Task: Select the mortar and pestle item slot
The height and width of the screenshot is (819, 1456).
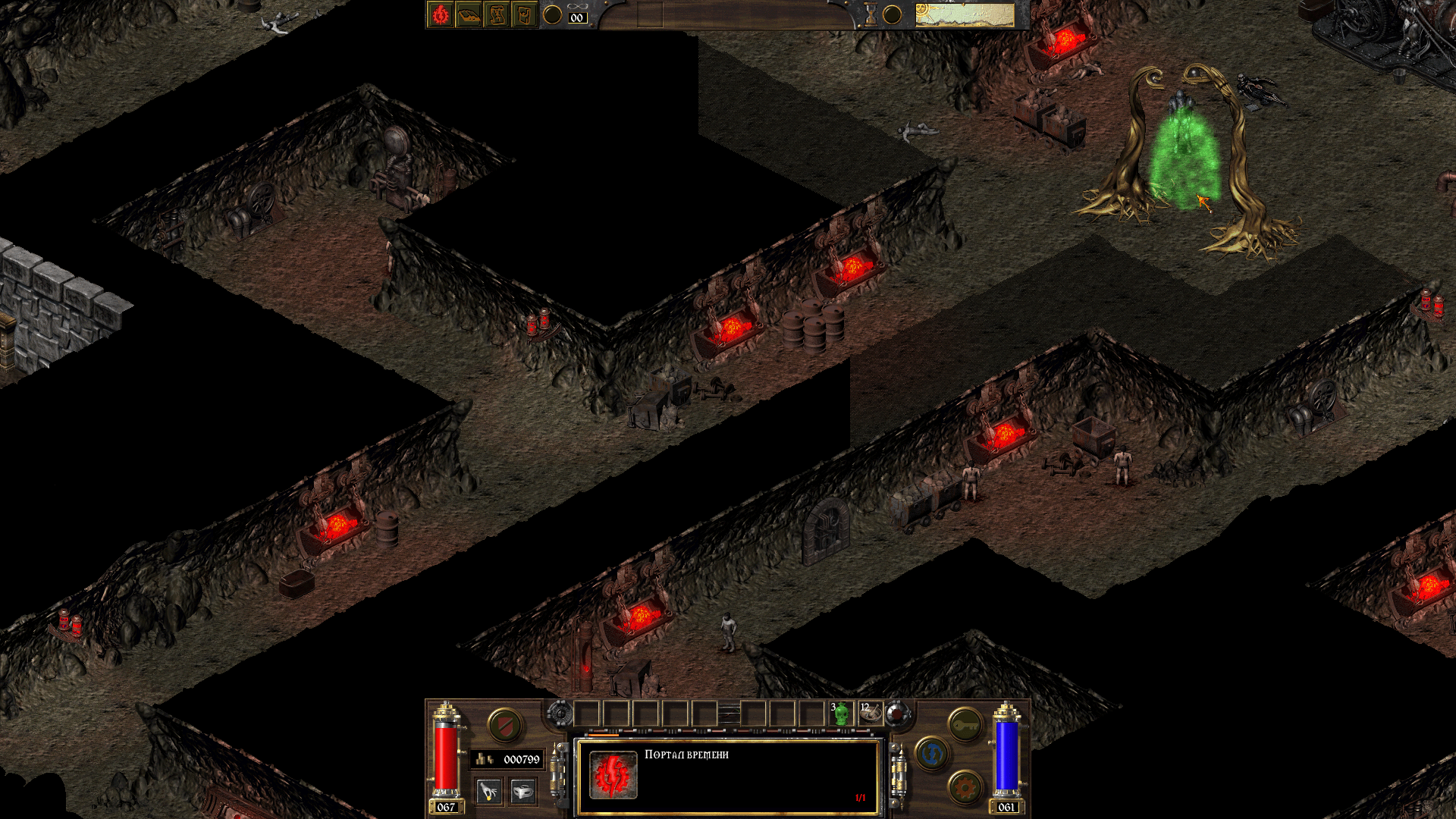Action: 870,714
